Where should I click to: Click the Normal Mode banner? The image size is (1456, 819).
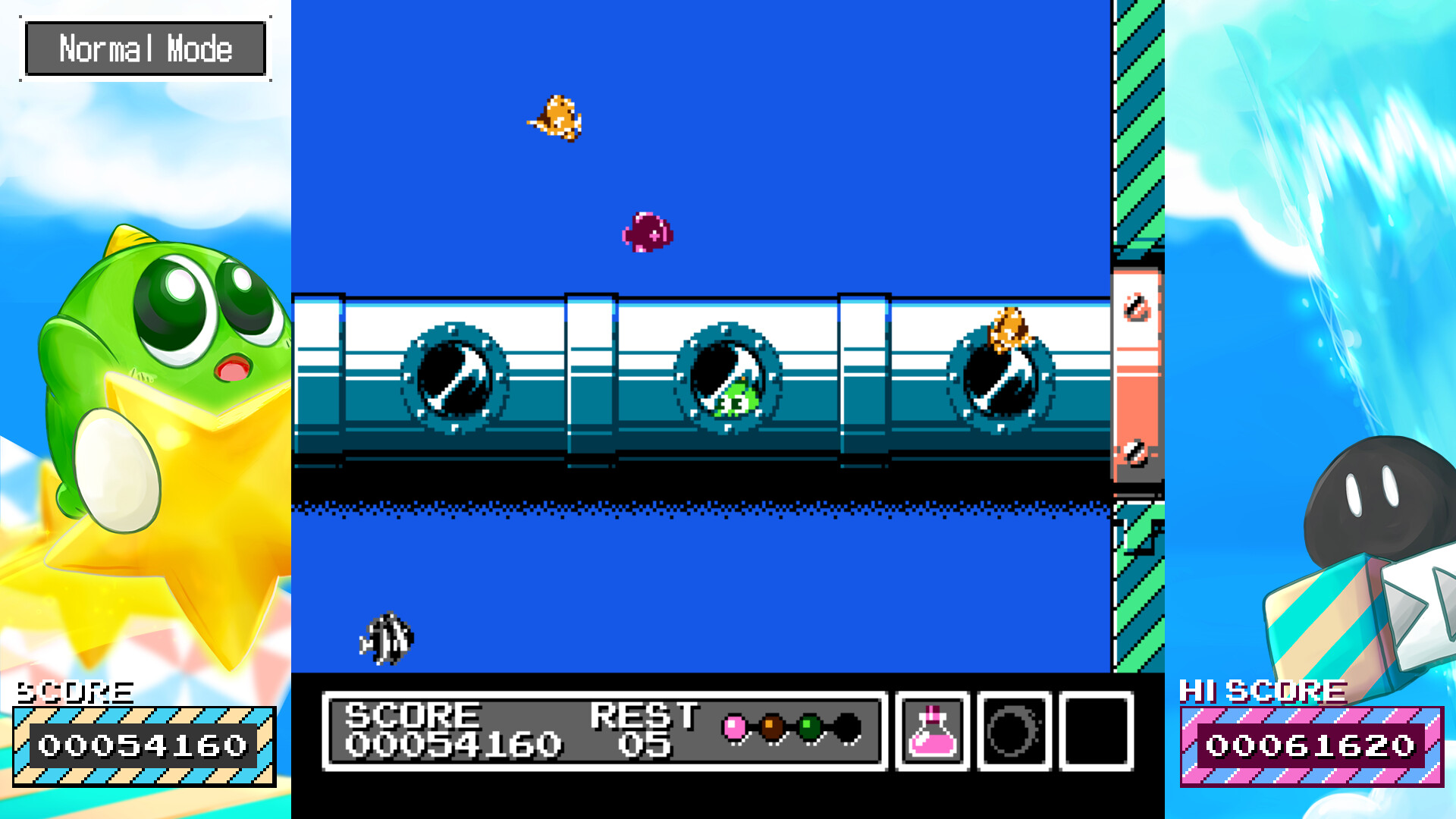point(146,48)
